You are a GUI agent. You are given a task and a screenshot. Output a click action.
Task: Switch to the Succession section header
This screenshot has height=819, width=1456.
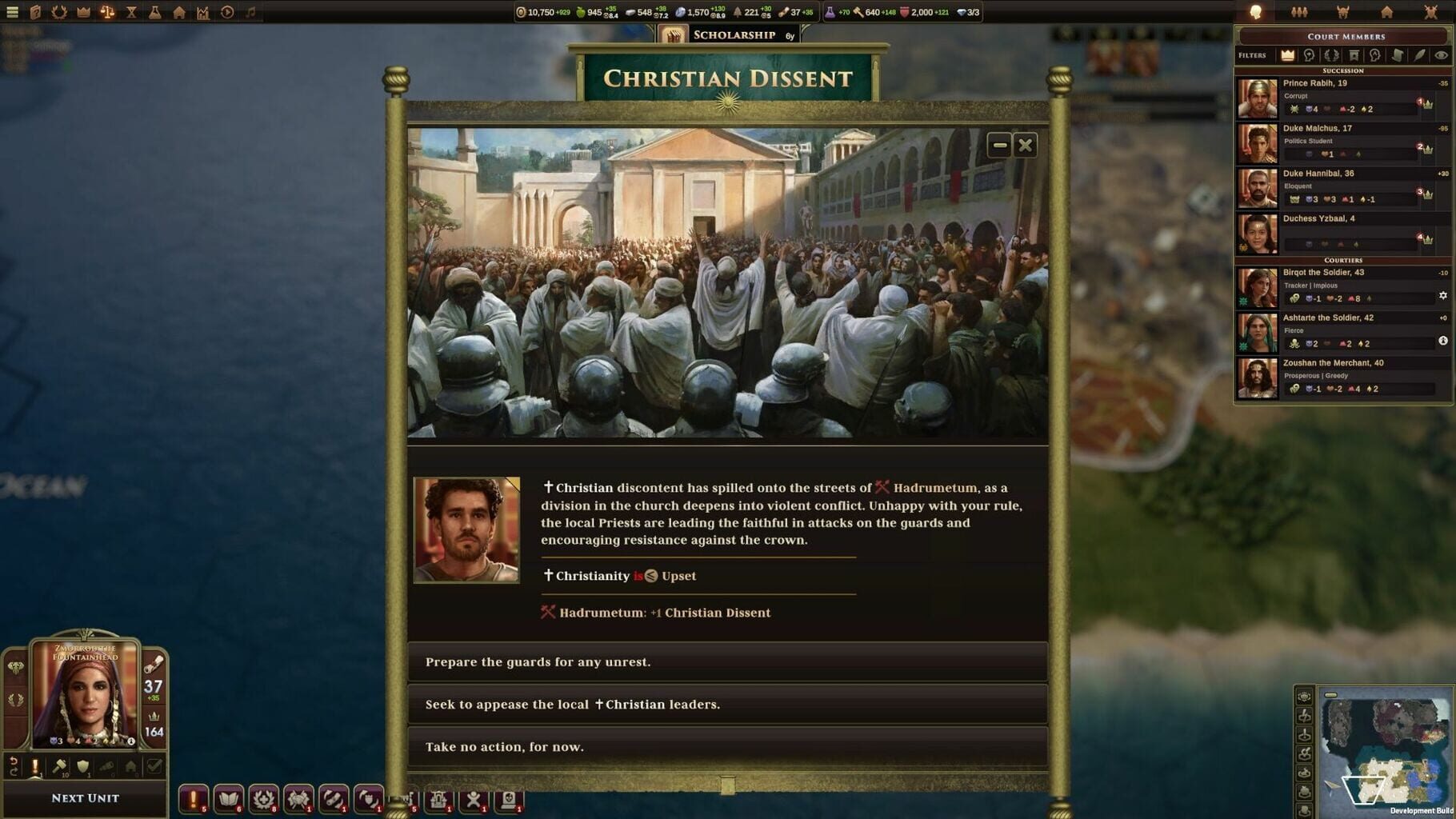1342,71
